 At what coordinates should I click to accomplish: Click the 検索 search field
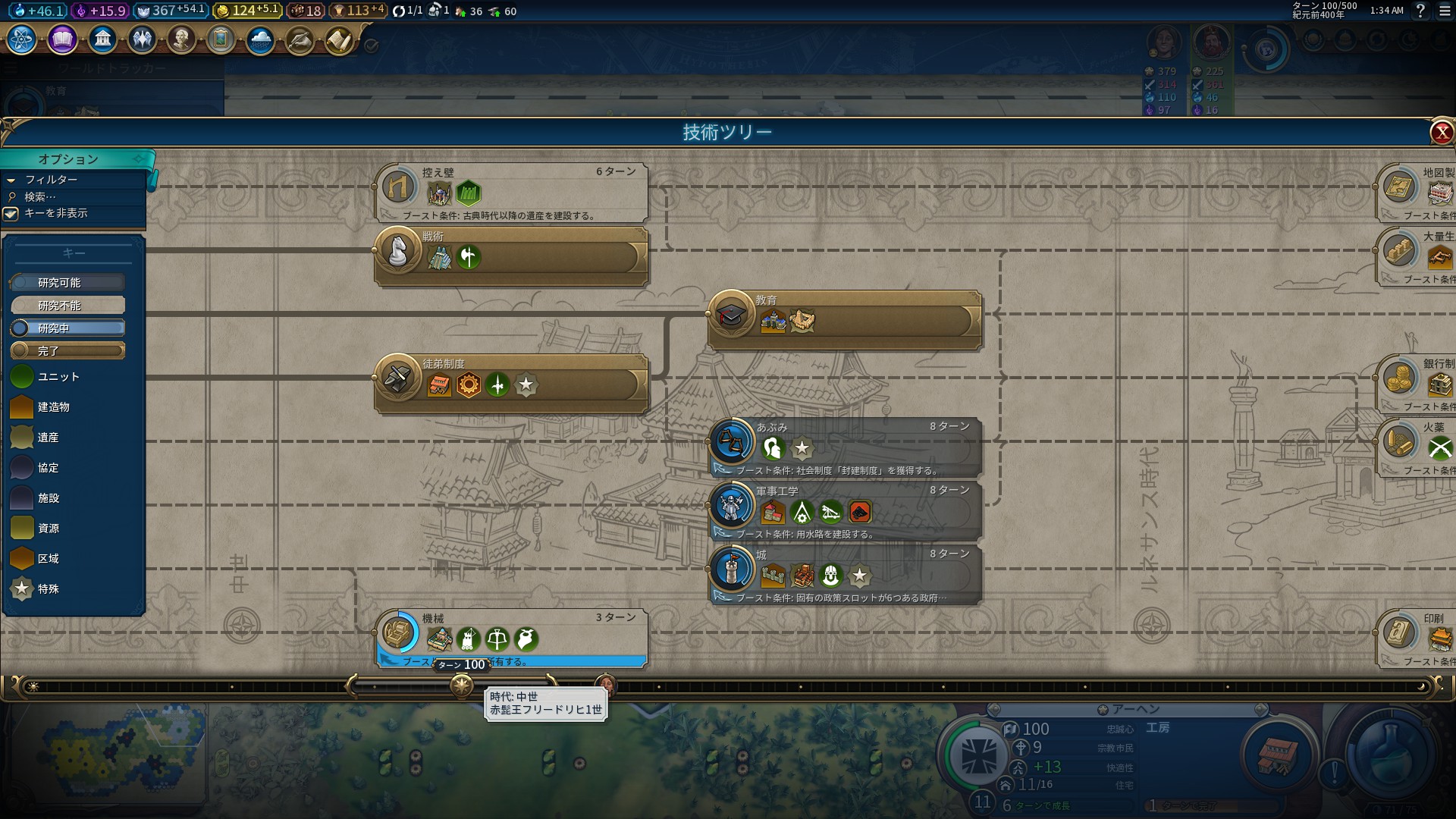pos(41,196)
